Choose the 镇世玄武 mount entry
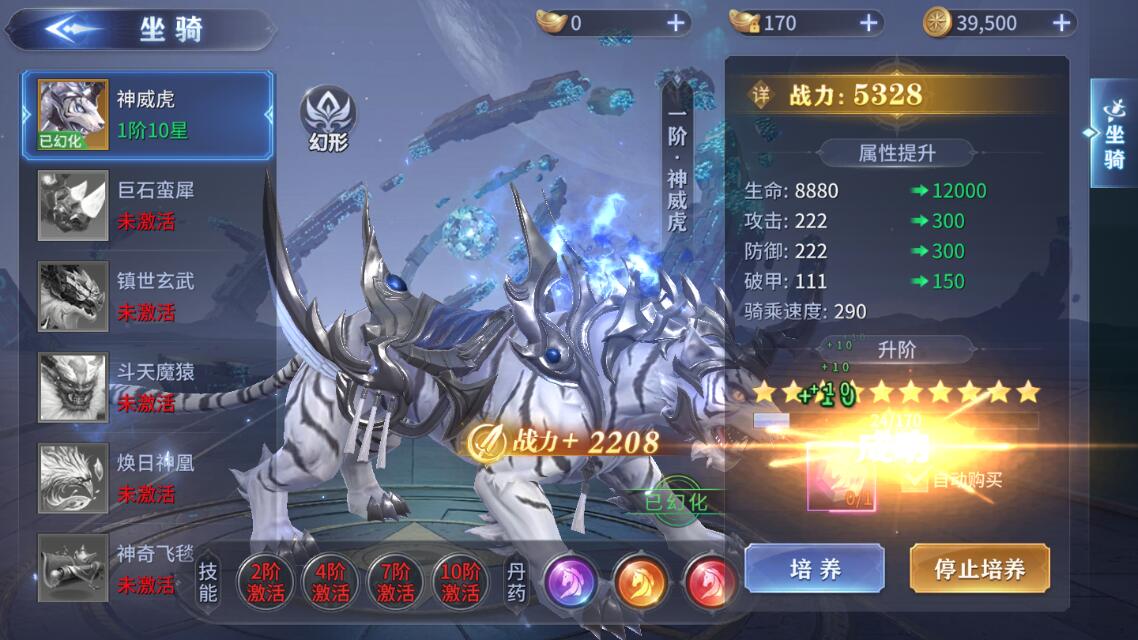 coord(146,296)
